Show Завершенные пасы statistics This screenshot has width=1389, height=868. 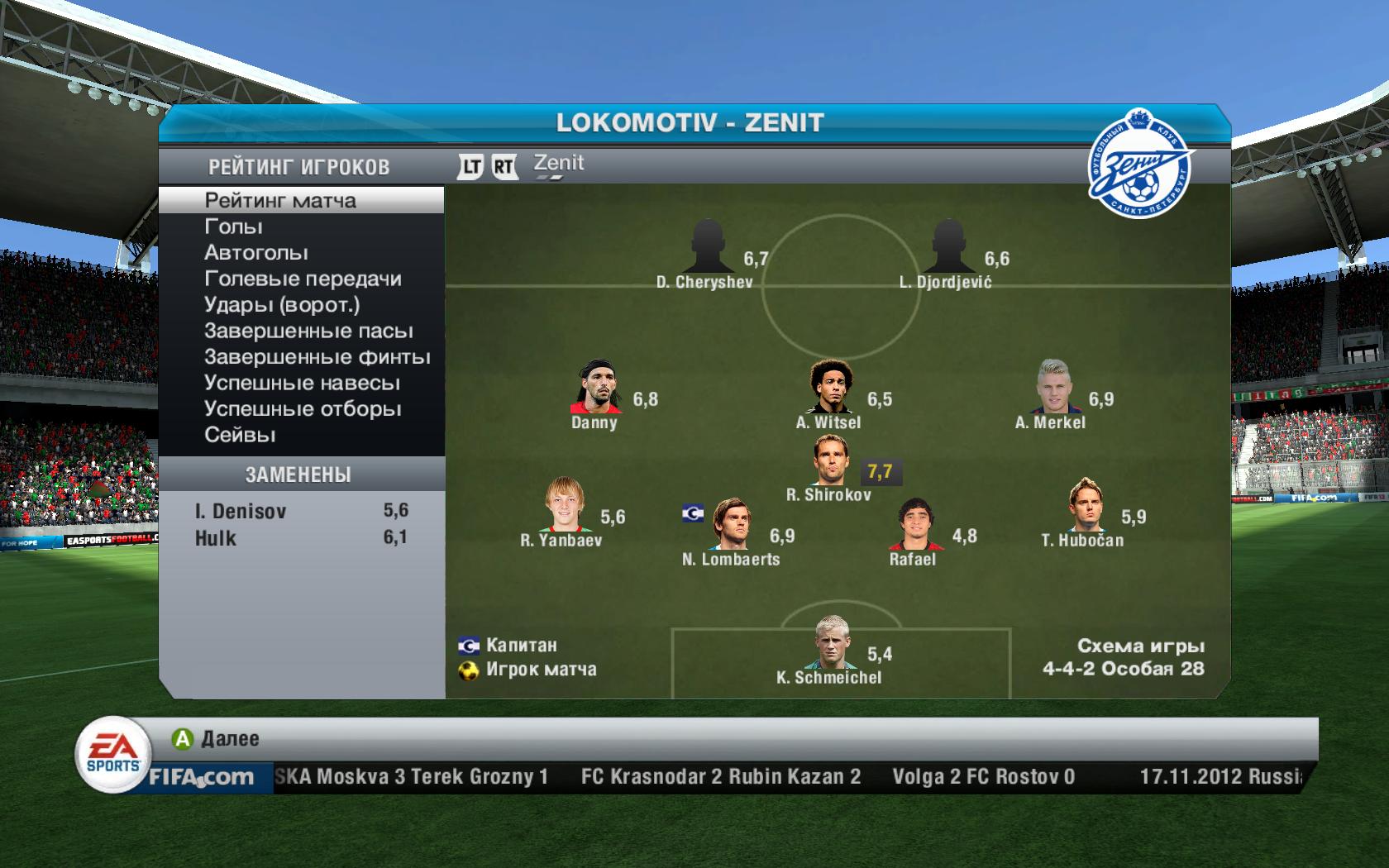click(x=308, y=331)
